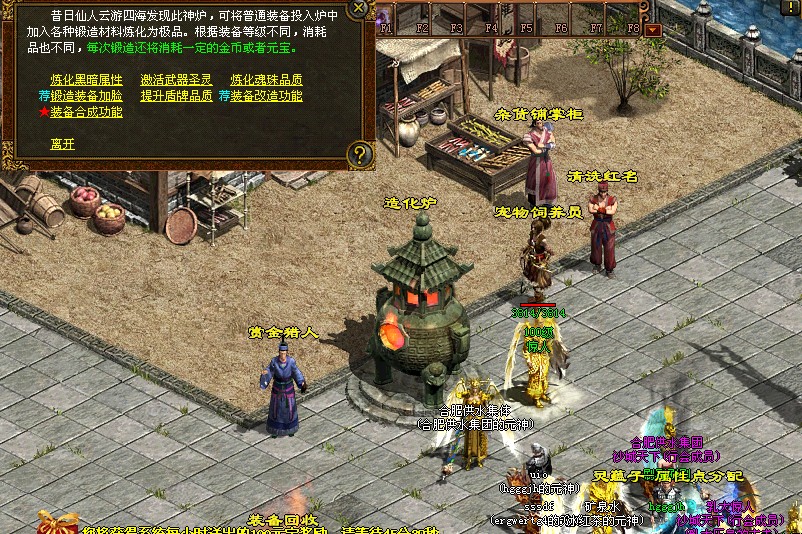This screenshot has height=534, width=802.
Task: Click the yellow exclamation mark notice icon
Action: [x=791, y=8]
